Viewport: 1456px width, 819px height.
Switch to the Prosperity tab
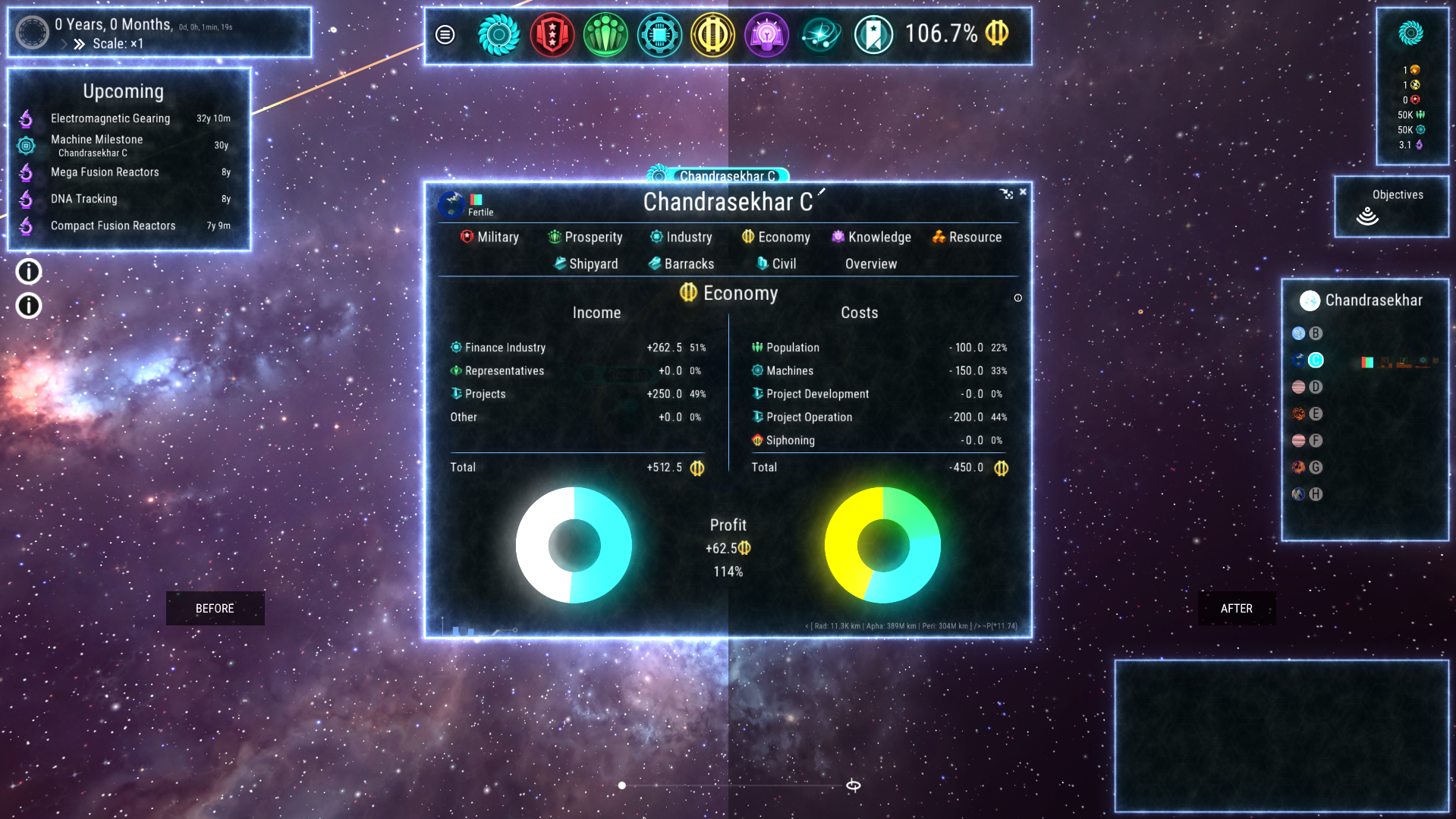pyautogui.click(x=585, y=238)
